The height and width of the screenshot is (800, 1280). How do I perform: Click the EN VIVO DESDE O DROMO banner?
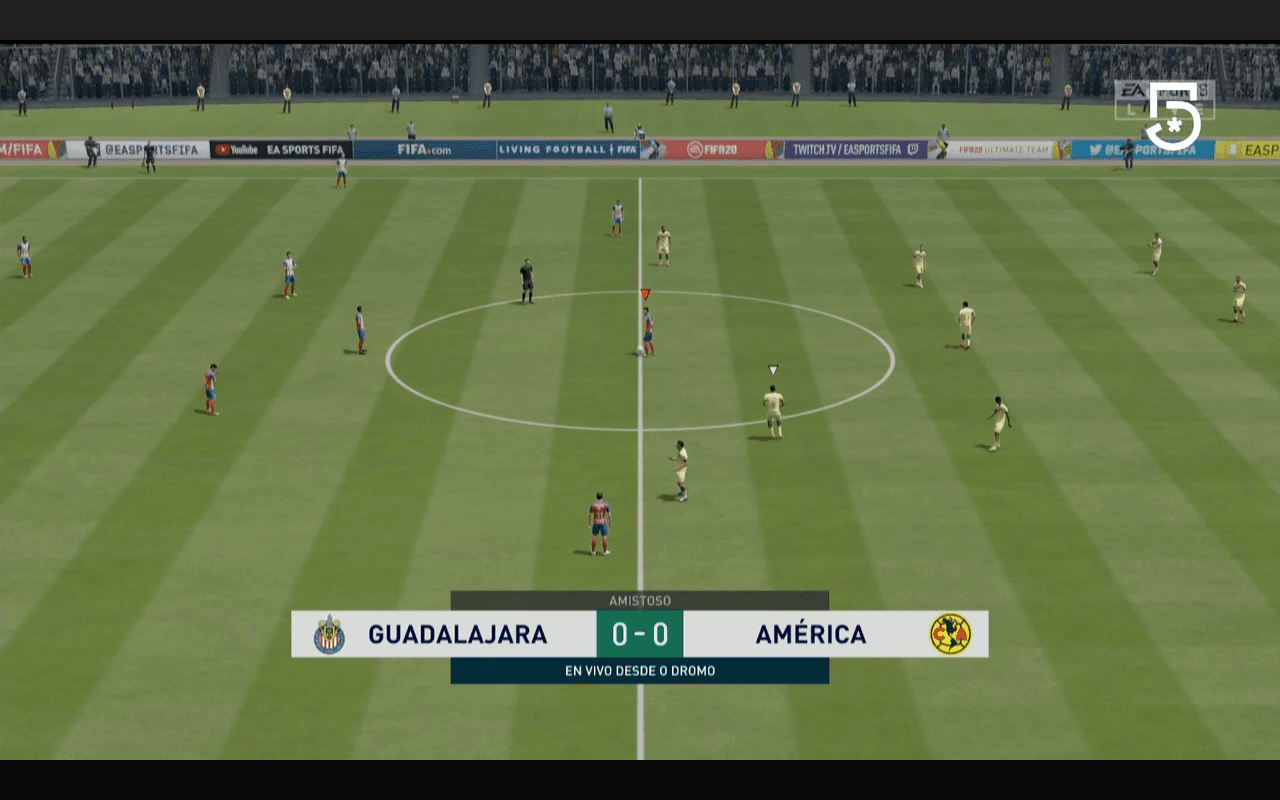click(x=641, y=671)
